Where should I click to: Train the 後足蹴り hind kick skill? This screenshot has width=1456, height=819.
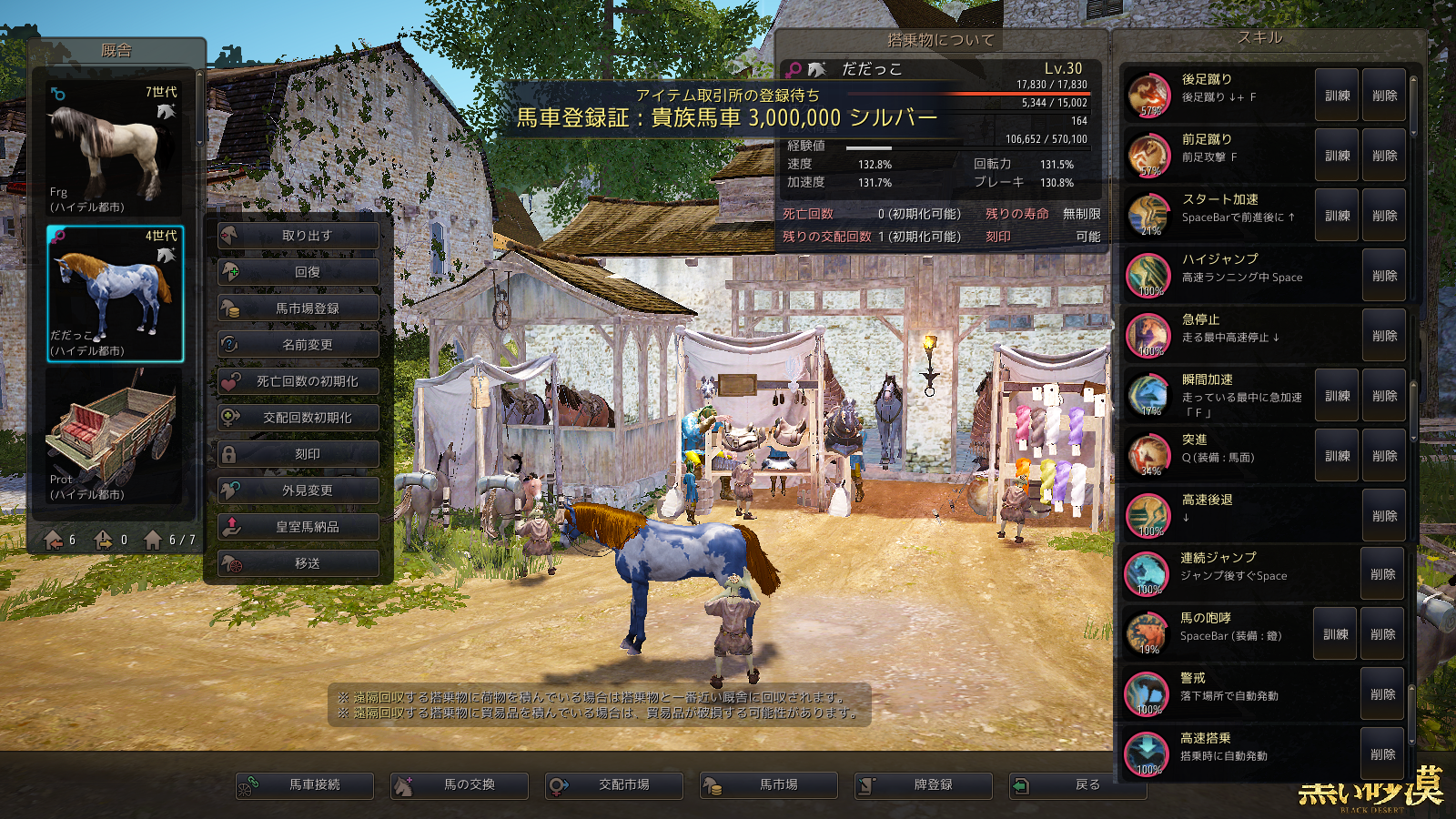pyautogui.click(x=1337, y=96)
